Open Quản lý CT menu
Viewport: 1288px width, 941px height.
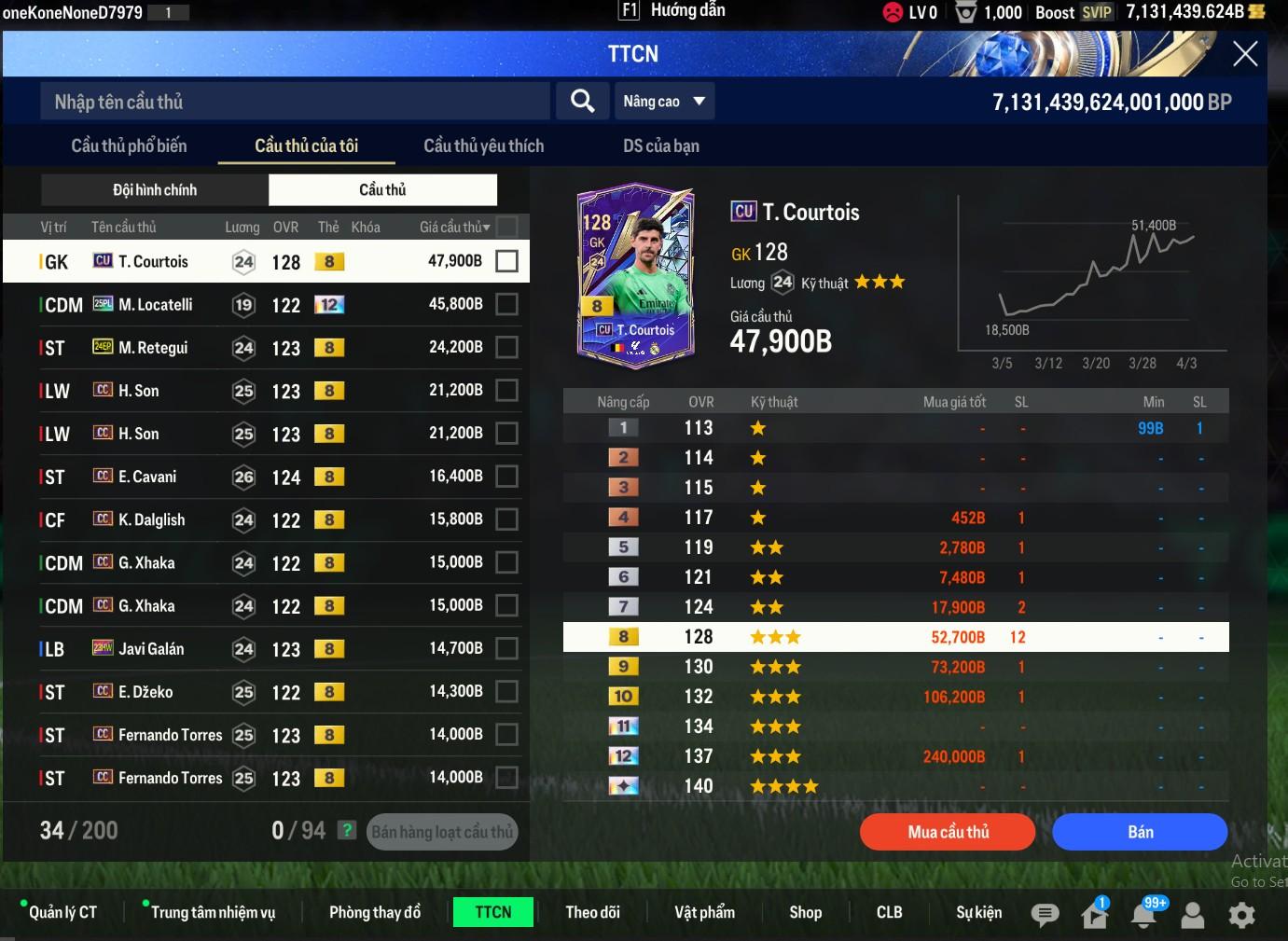(x=62, y=912)
